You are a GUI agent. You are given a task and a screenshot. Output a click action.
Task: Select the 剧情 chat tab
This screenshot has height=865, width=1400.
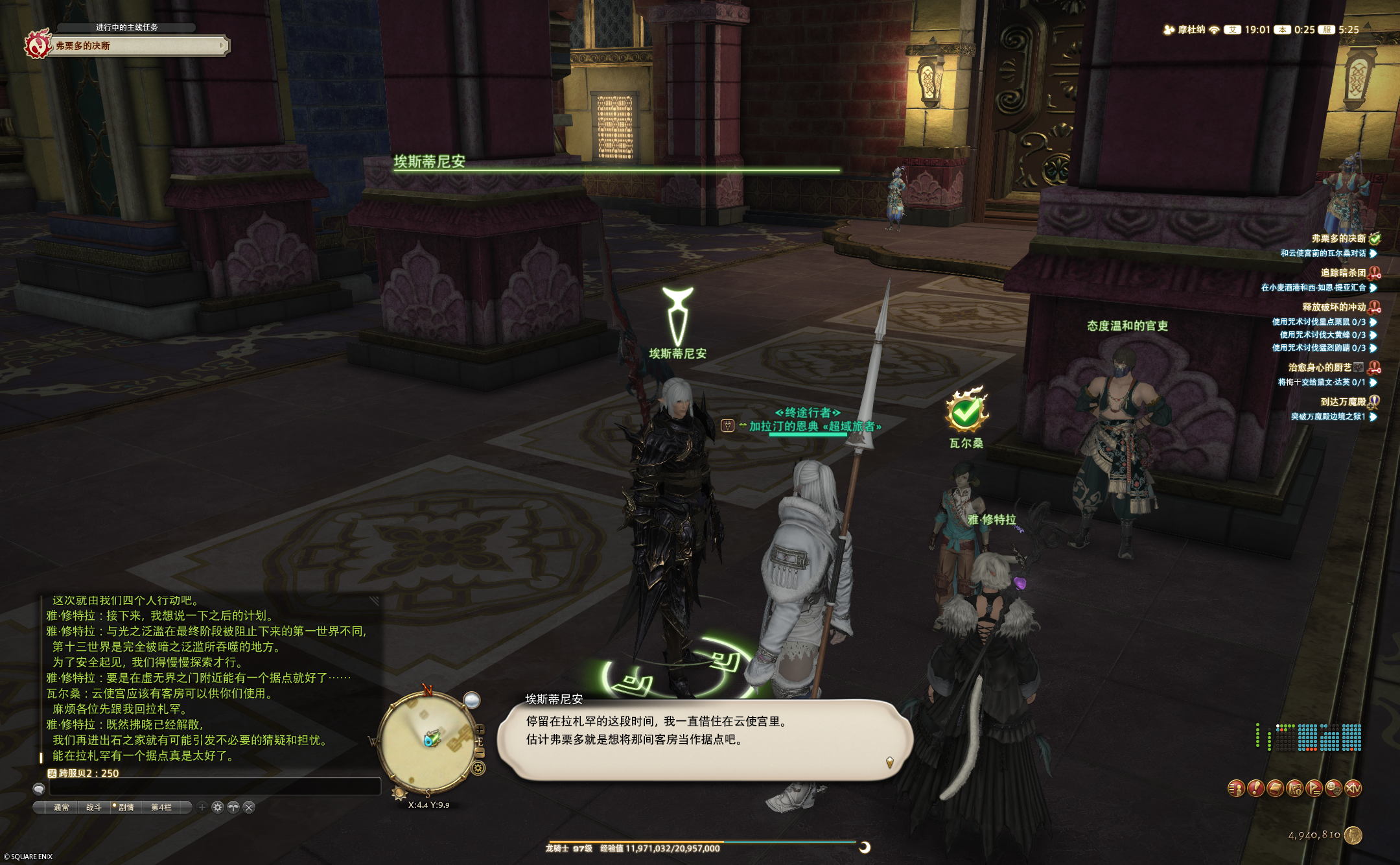(126, 807)
